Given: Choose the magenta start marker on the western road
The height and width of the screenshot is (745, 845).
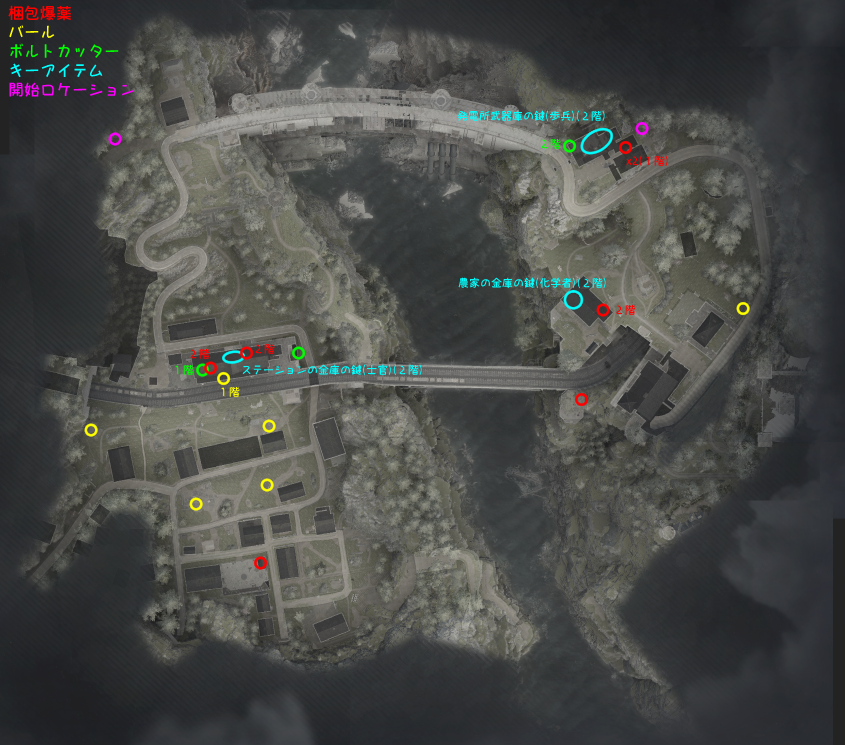Looking at the screenshot, I should (x=115, y=139).
